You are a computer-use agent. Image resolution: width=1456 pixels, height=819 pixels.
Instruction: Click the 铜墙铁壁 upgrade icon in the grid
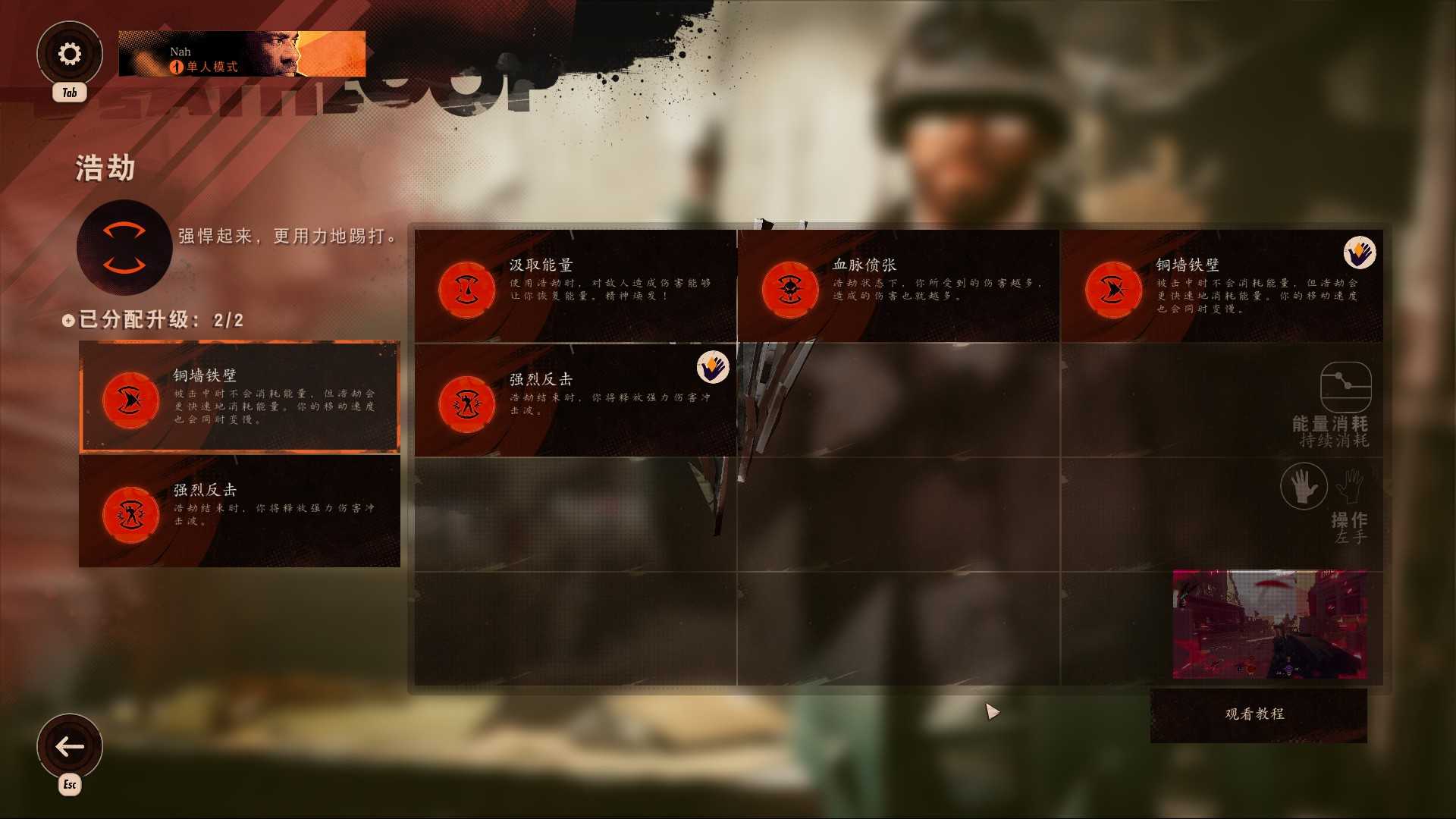pos(1112,289)
